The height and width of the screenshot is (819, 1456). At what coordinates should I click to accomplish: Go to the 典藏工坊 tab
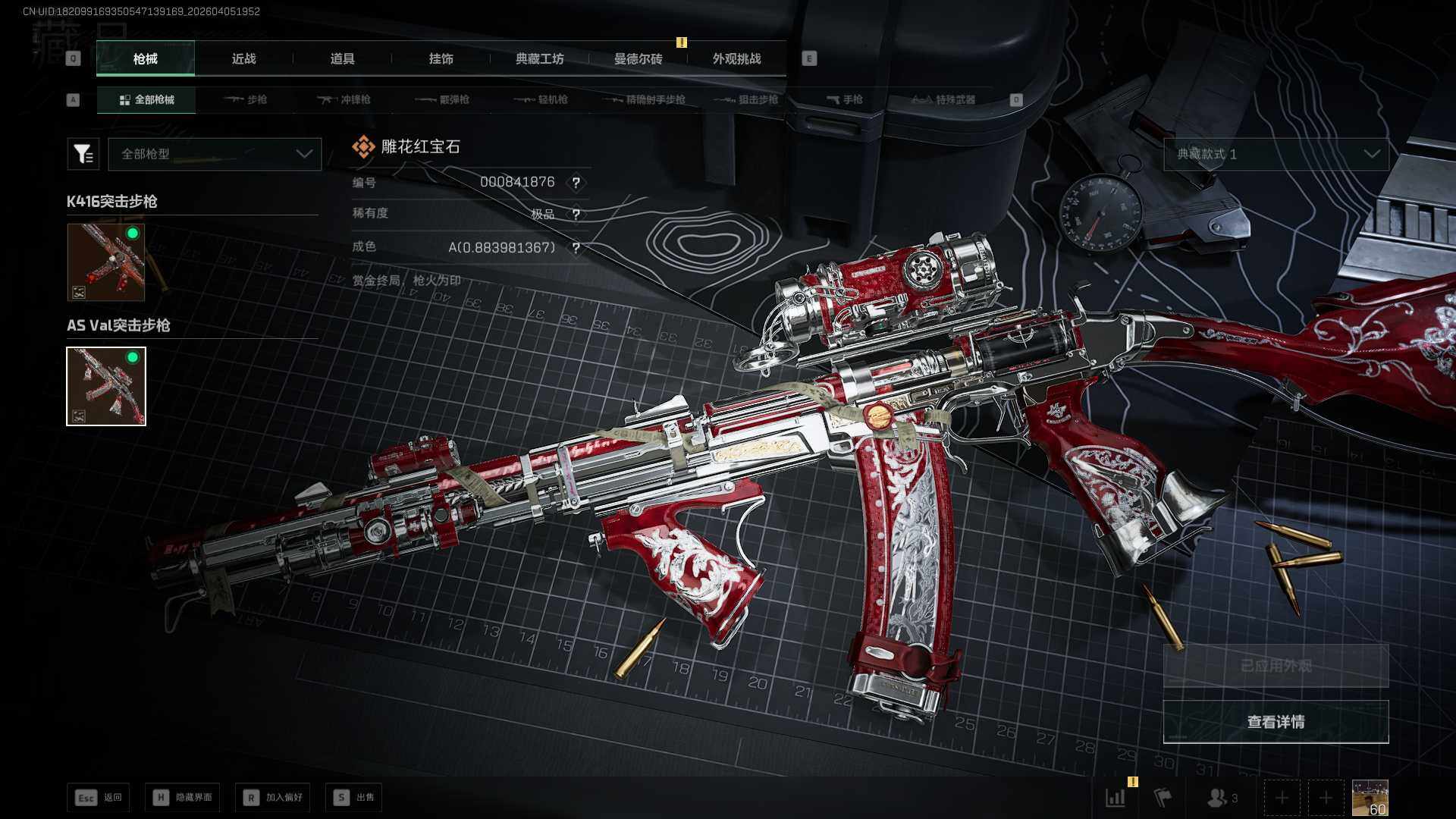(539, 59)
